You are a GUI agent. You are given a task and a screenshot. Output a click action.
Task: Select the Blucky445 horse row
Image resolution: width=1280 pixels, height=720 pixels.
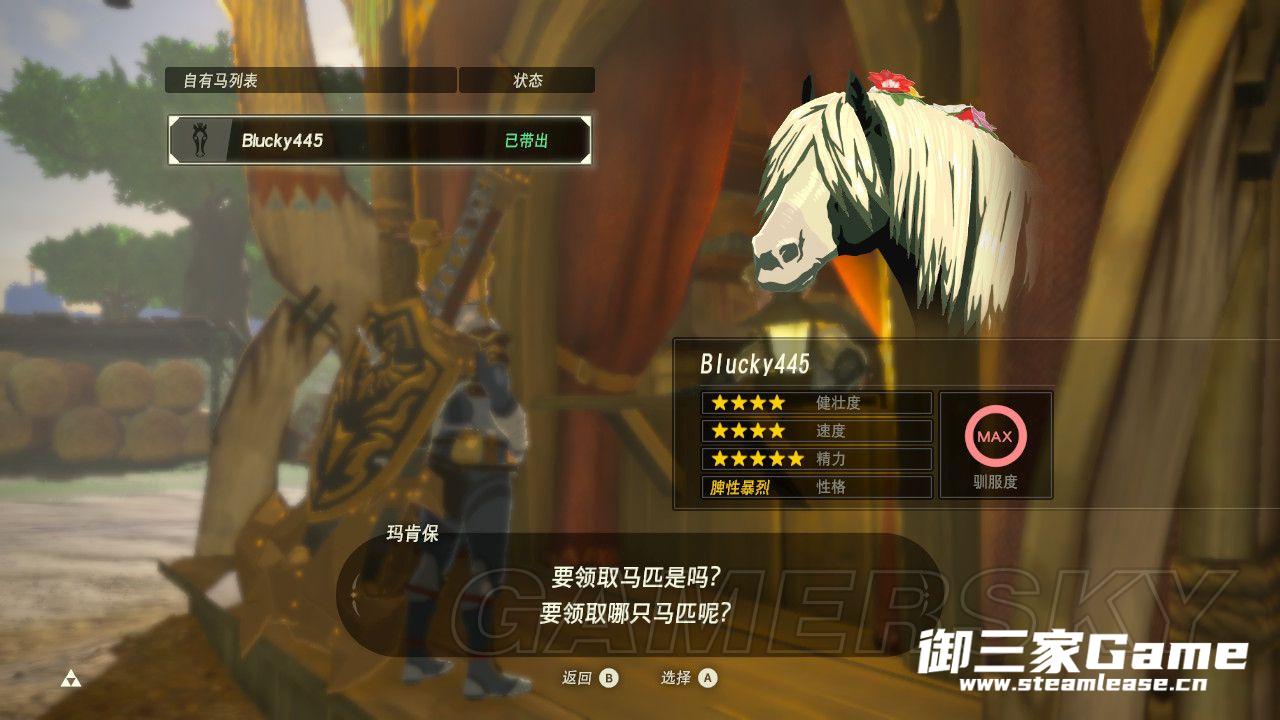click(x=379, y=141)
